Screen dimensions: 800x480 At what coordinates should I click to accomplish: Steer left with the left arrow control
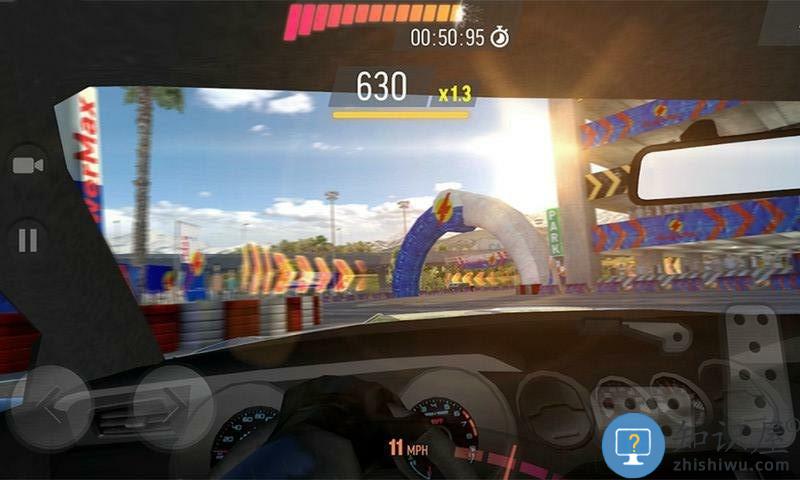[48, 407]
